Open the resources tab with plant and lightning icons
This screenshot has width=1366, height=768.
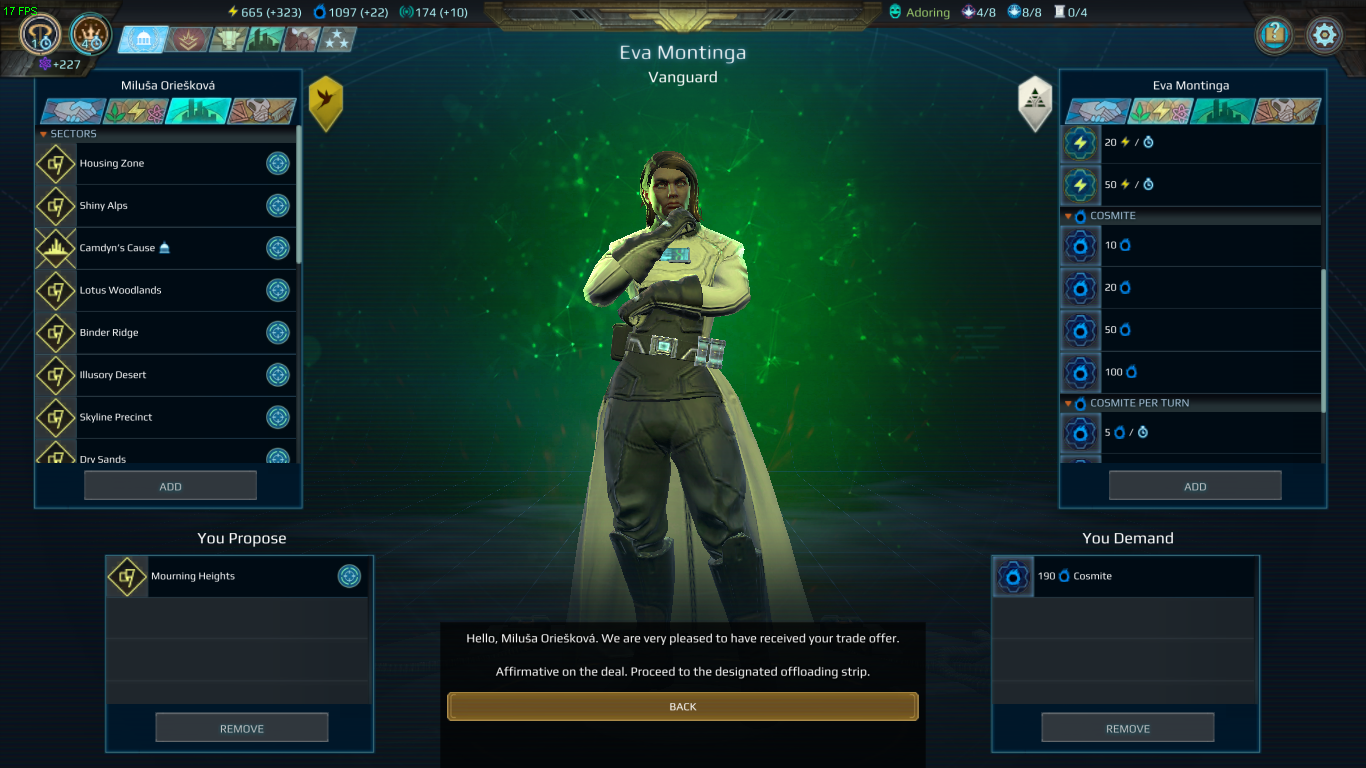click(1159, 111)
